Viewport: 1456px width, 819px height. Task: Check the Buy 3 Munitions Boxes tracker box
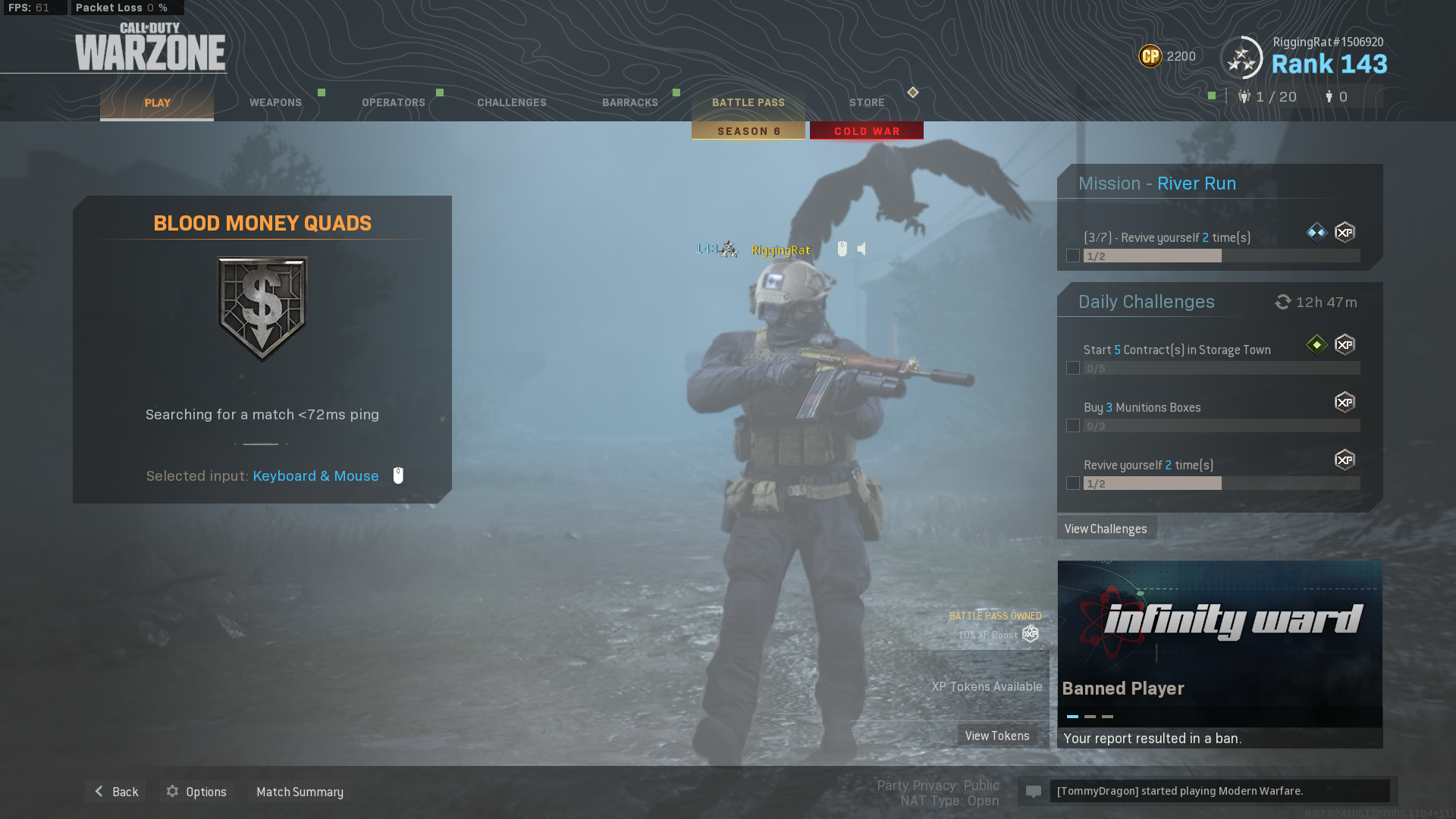click(x=1073, y=425)
